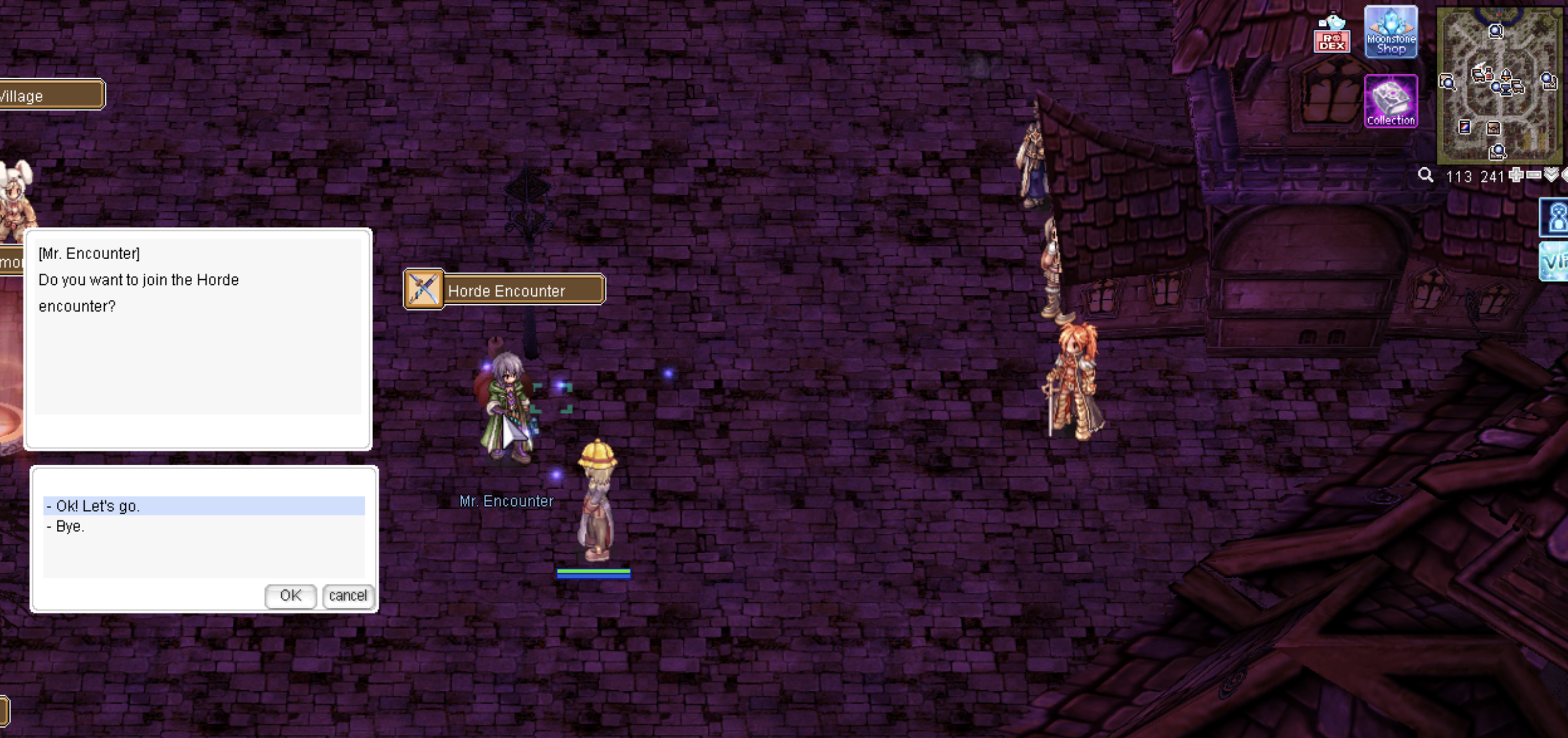Click the cancel button in the dialogue
This screenshot has width=1568, height=738.
pyautogui.click(x=348, y=595)
